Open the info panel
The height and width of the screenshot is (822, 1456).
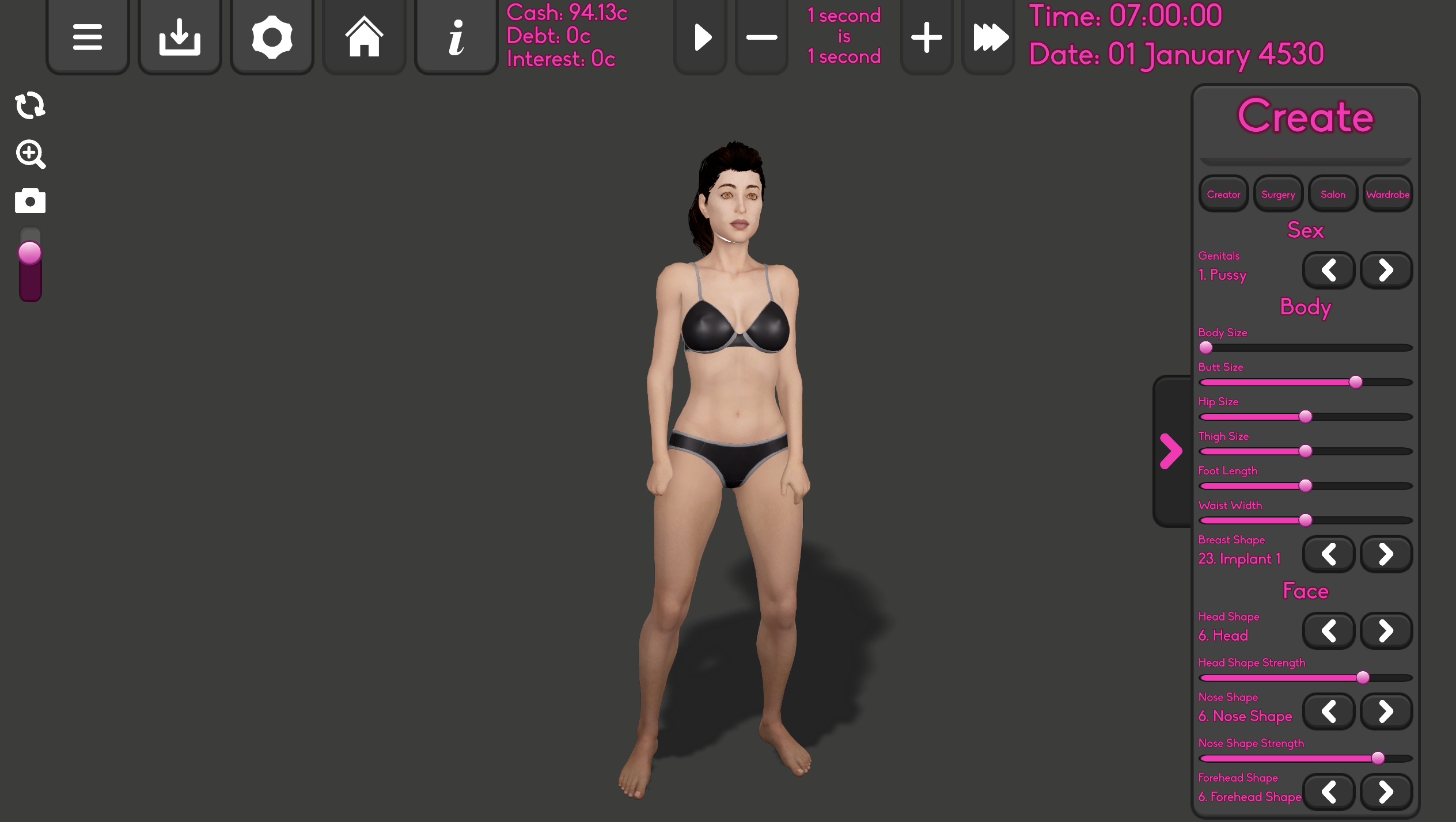click(x=455, y=36)
